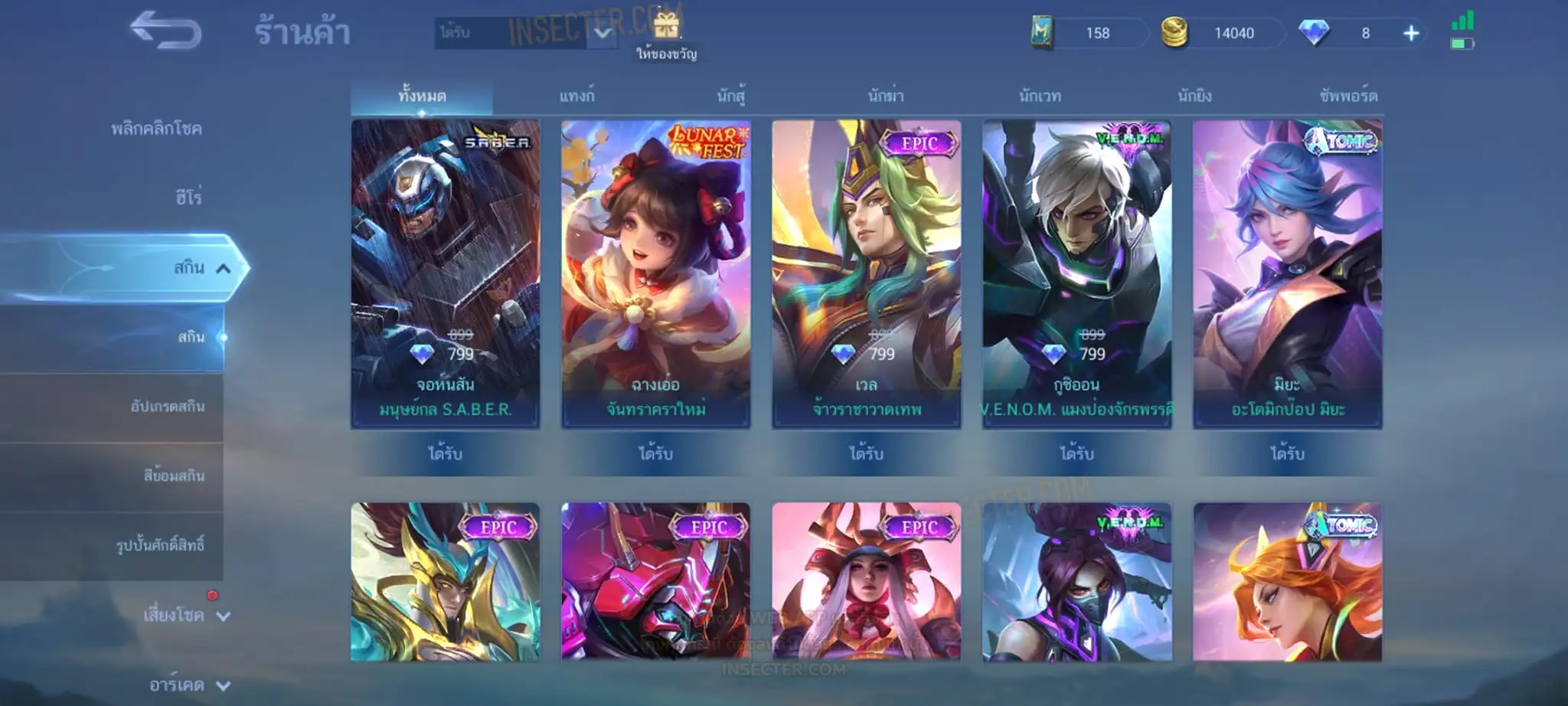Switch to the แทงก์ tab
Viewport: 1568px width, 706px height.
(577, 96)
